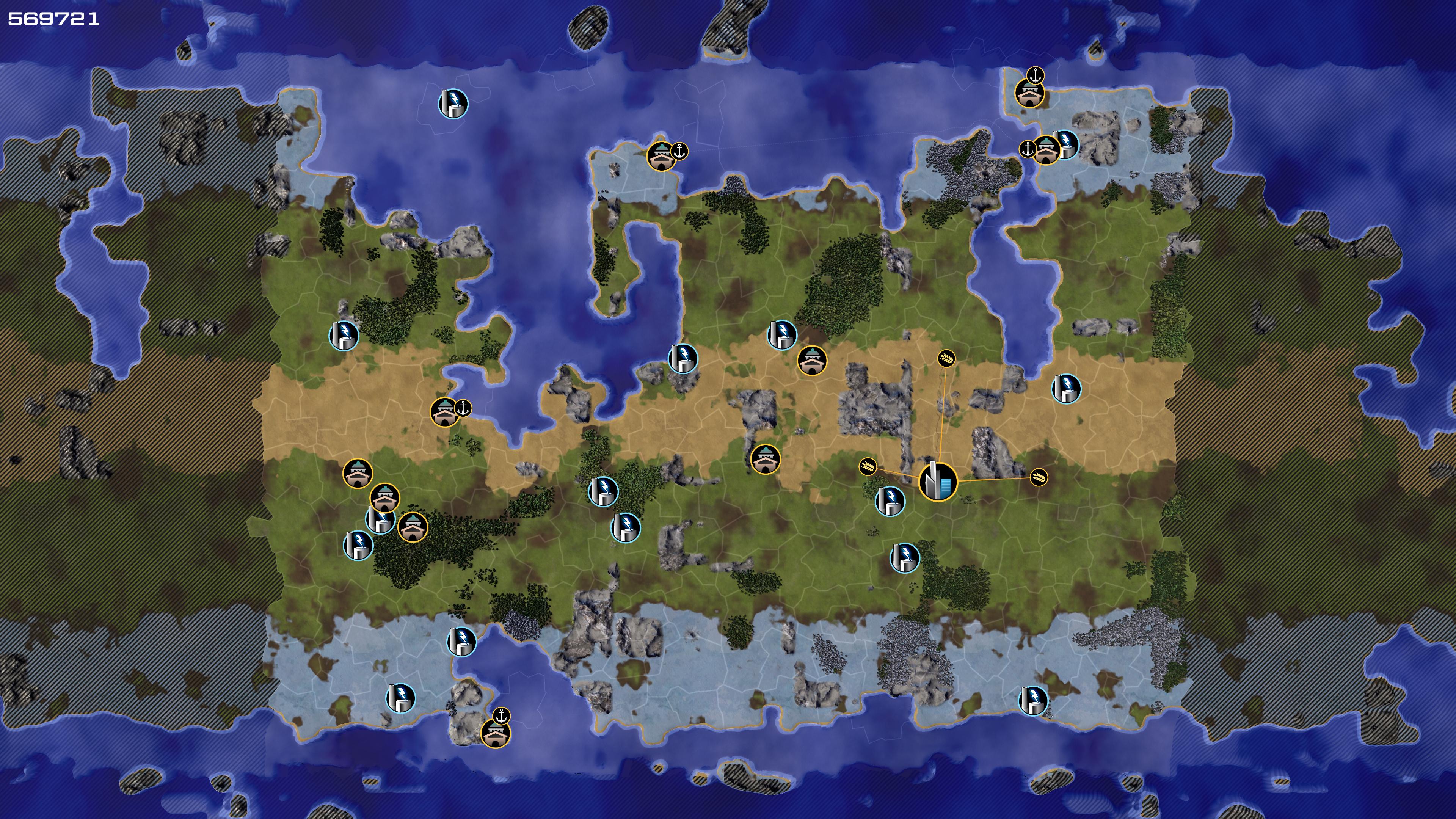Select the skyscraper city marker
The image size is (1456, 819).
pyautogui.click(x=938, y=482)
